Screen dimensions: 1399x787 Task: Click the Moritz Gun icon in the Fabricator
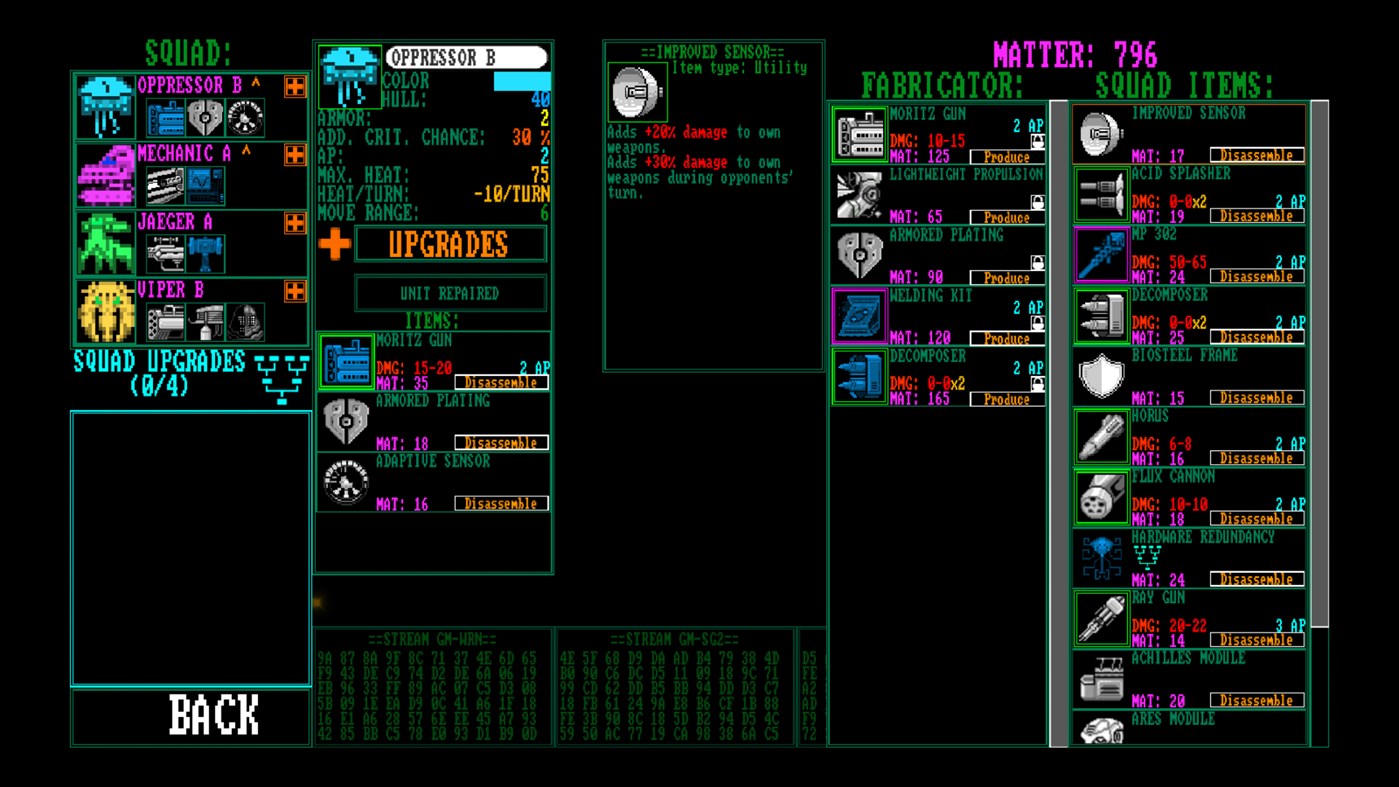coord(858,133)
